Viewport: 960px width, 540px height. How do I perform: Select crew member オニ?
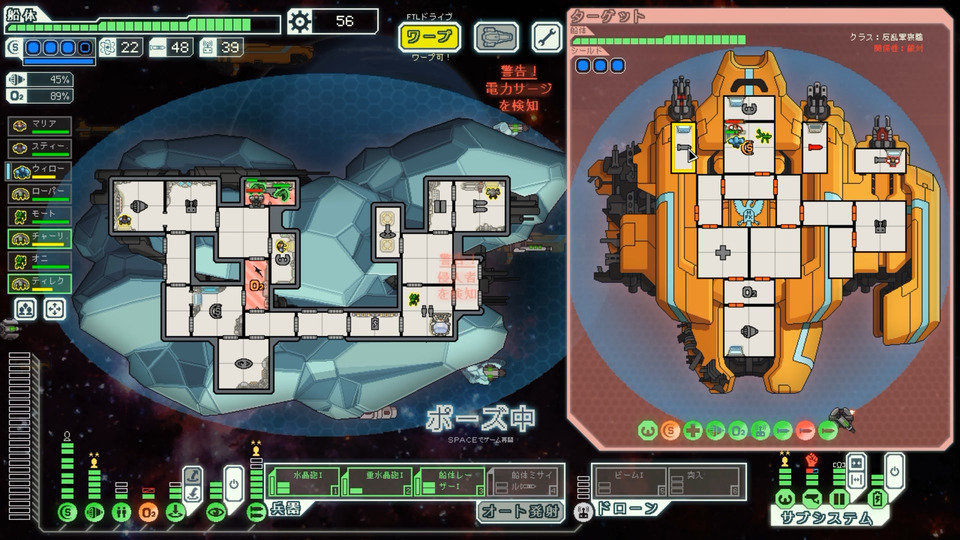coord(39,261)
